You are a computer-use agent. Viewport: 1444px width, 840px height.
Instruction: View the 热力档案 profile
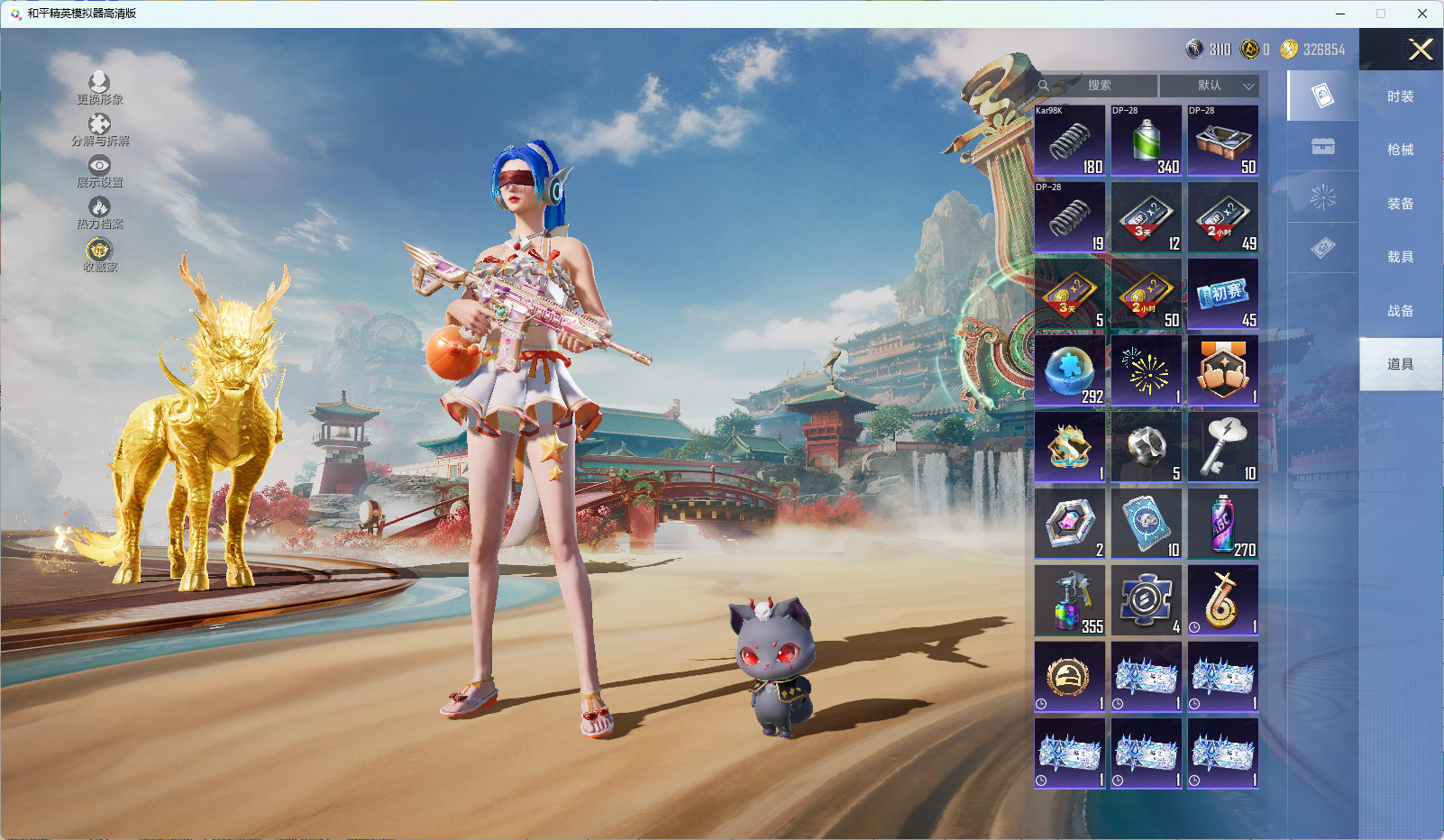coord(99,213)
